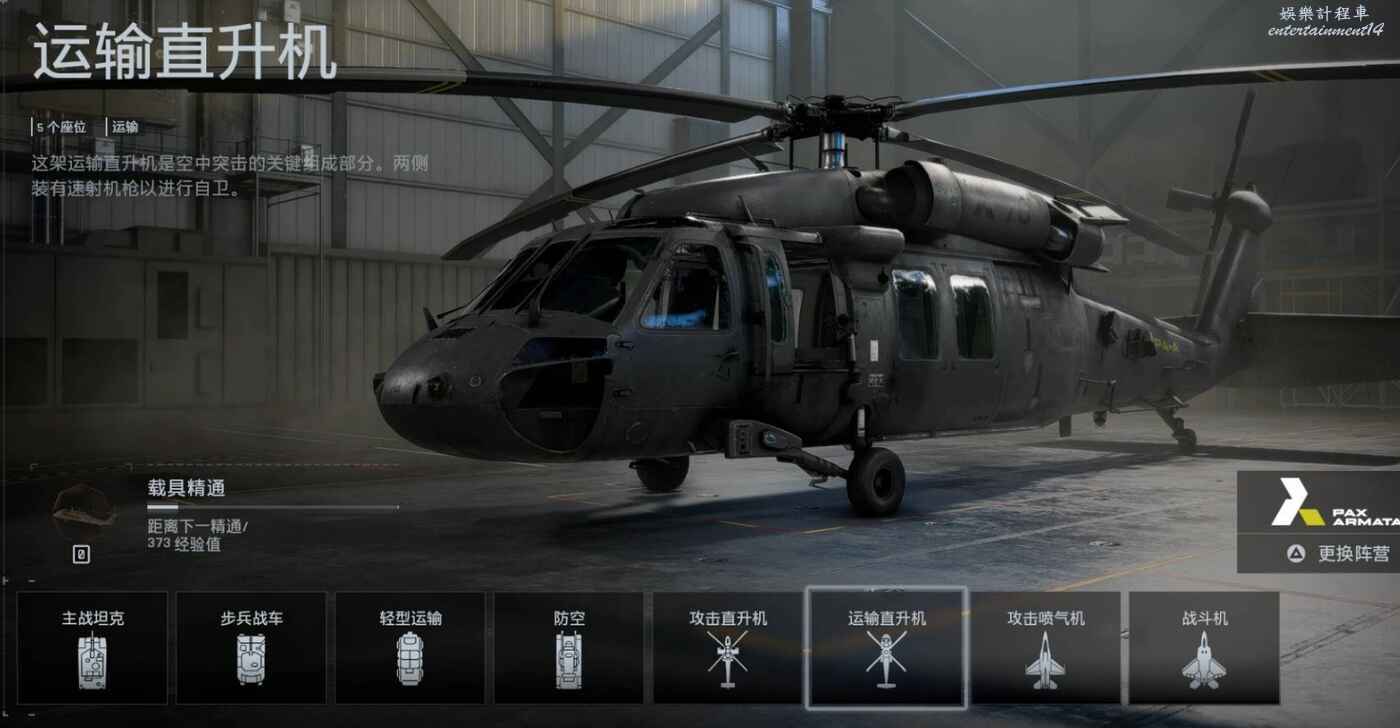Choose the 步兵战车 category
Screen dimensions: 1400x728
(x=251, y=647)
